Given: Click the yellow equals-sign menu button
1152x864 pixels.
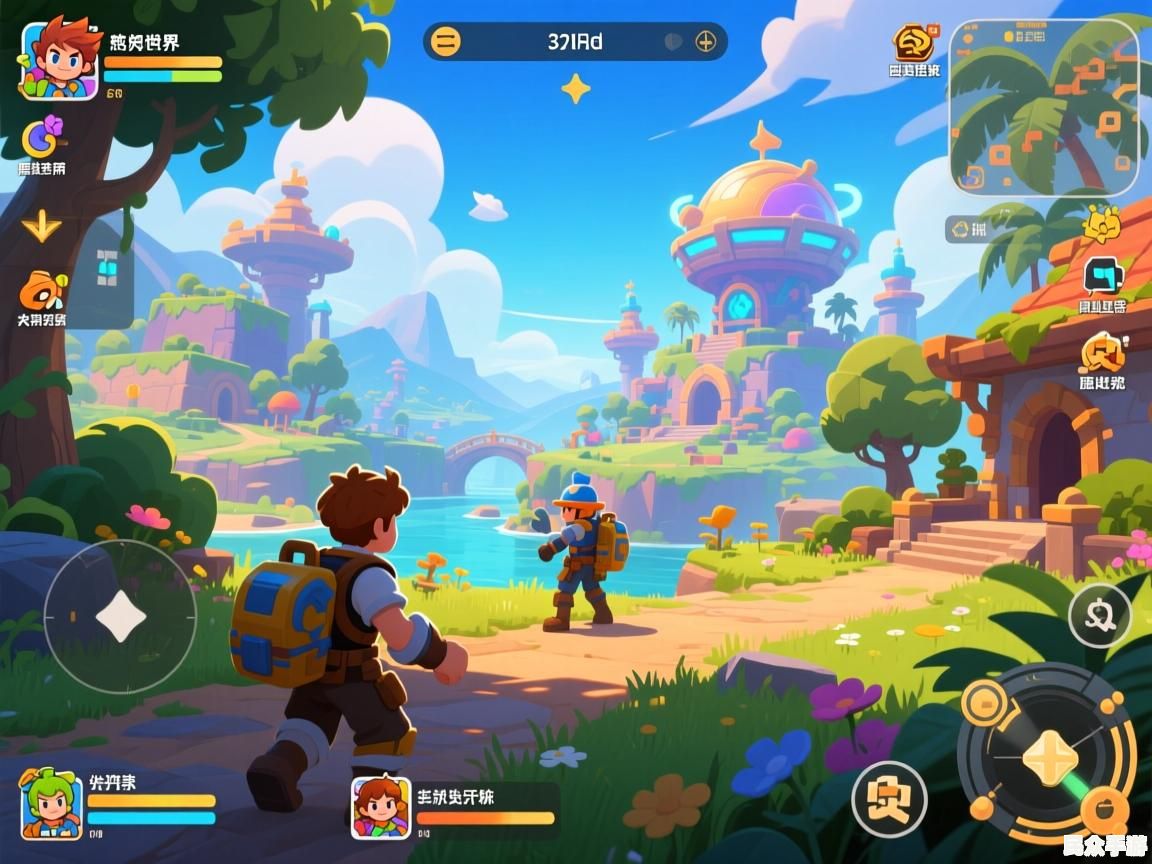Looking at the screenshot, I should pyautogui.click(x=445, y=42).
